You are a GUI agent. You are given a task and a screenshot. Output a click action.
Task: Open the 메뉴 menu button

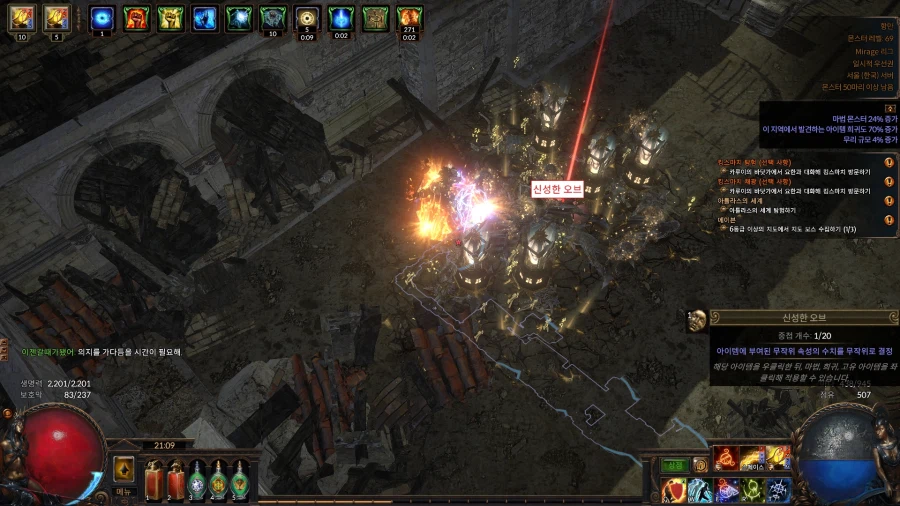pos(125,492)
